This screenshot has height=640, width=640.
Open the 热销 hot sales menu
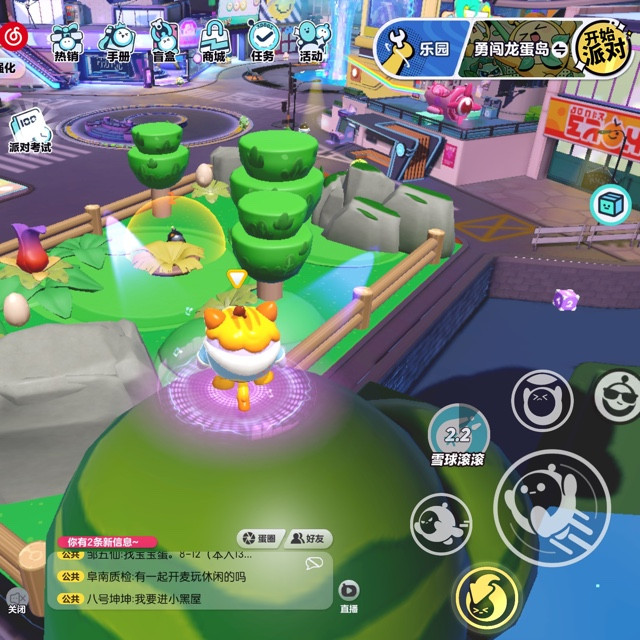click(x=67, y=41)
